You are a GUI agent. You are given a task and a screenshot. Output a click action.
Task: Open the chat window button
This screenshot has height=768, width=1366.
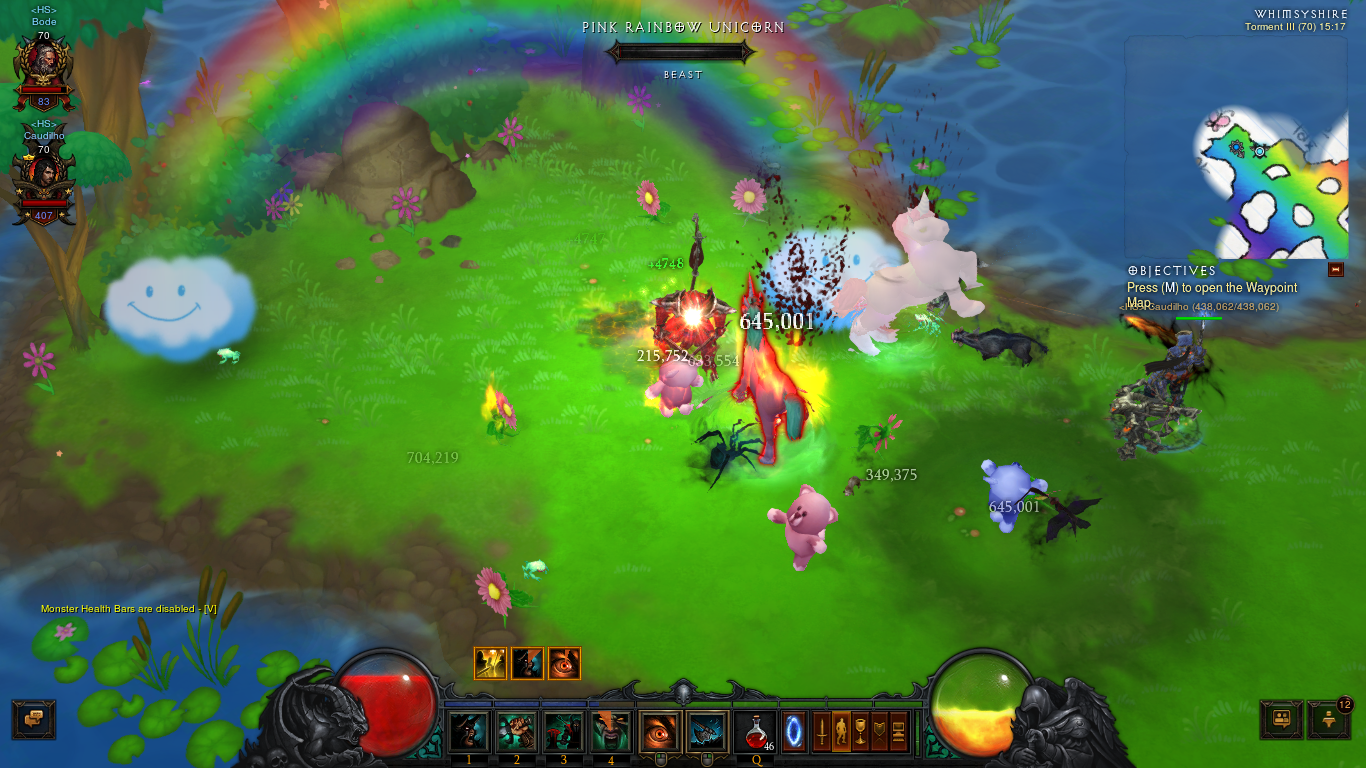[x=33, y=719]
